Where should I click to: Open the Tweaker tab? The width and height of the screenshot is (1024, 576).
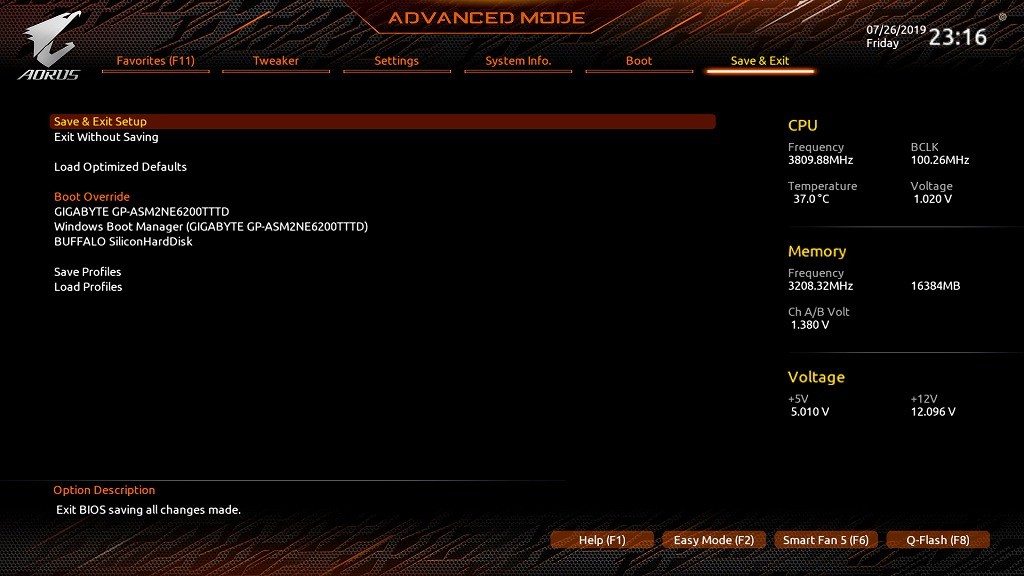(276, 61)
